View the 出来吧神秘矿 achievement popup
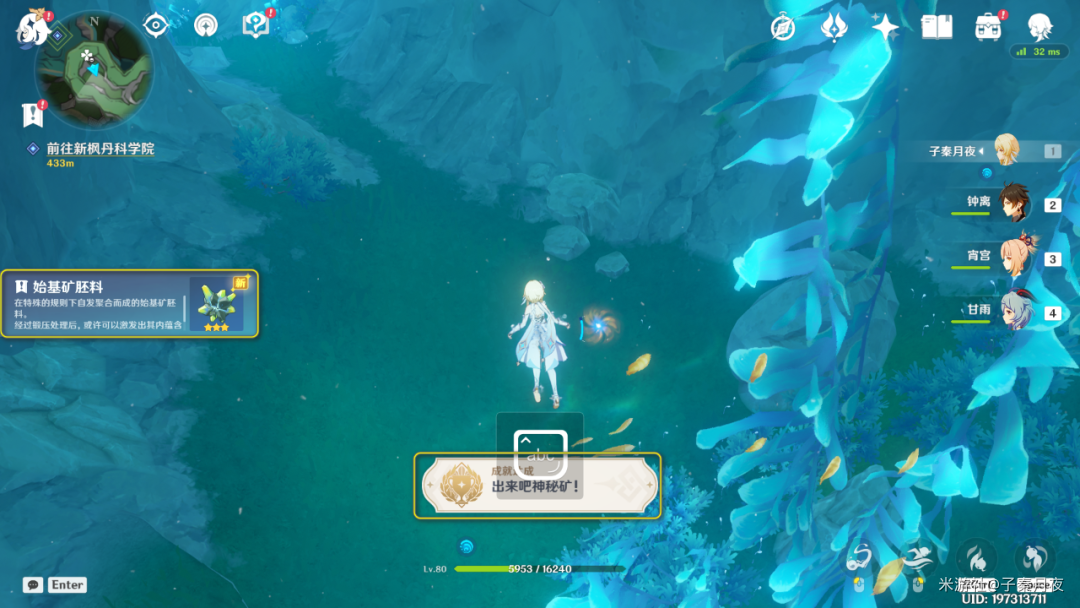 pos(537,485)
